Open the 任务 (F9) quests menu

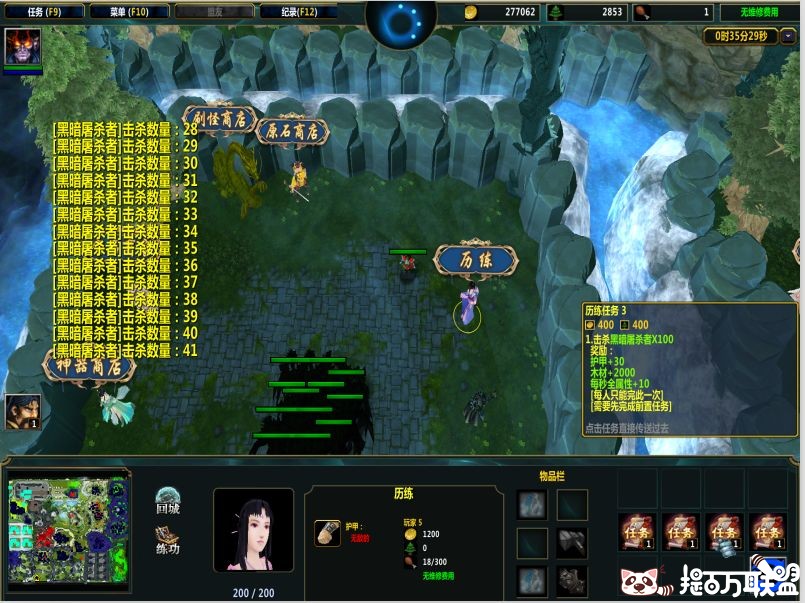pos(42,12)
